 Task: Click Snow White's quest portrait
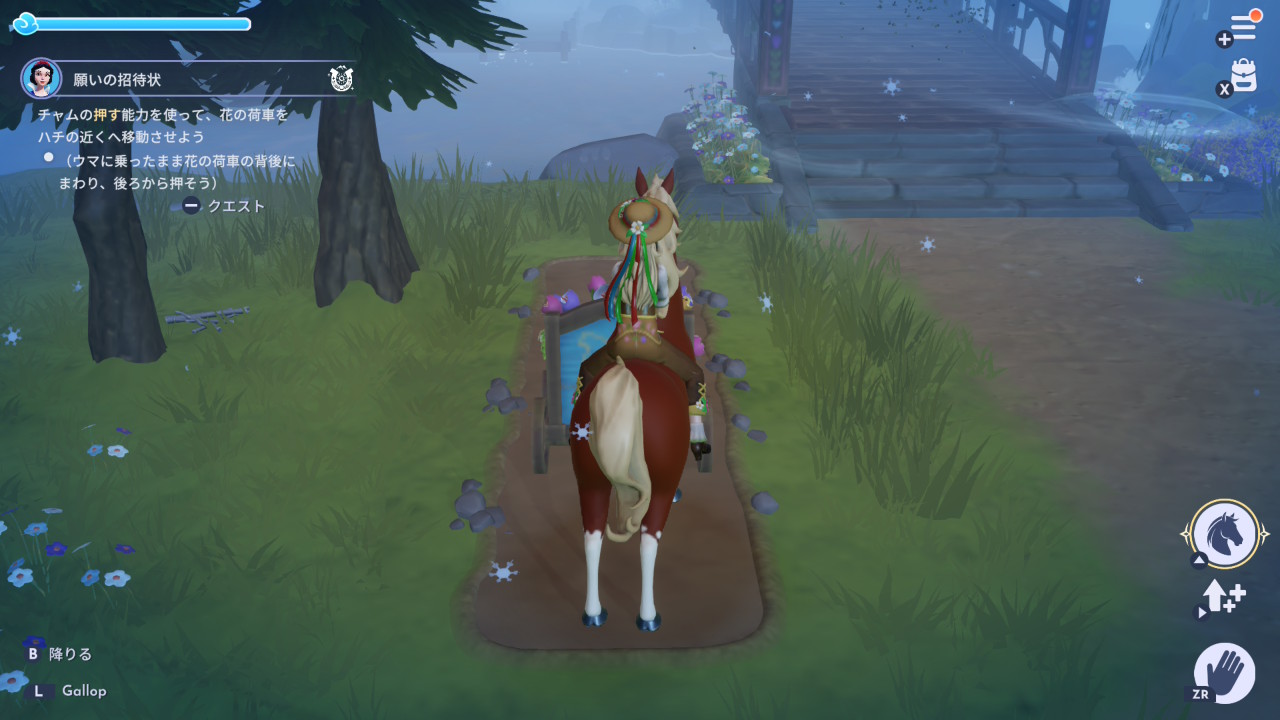(x=41, y=78)
